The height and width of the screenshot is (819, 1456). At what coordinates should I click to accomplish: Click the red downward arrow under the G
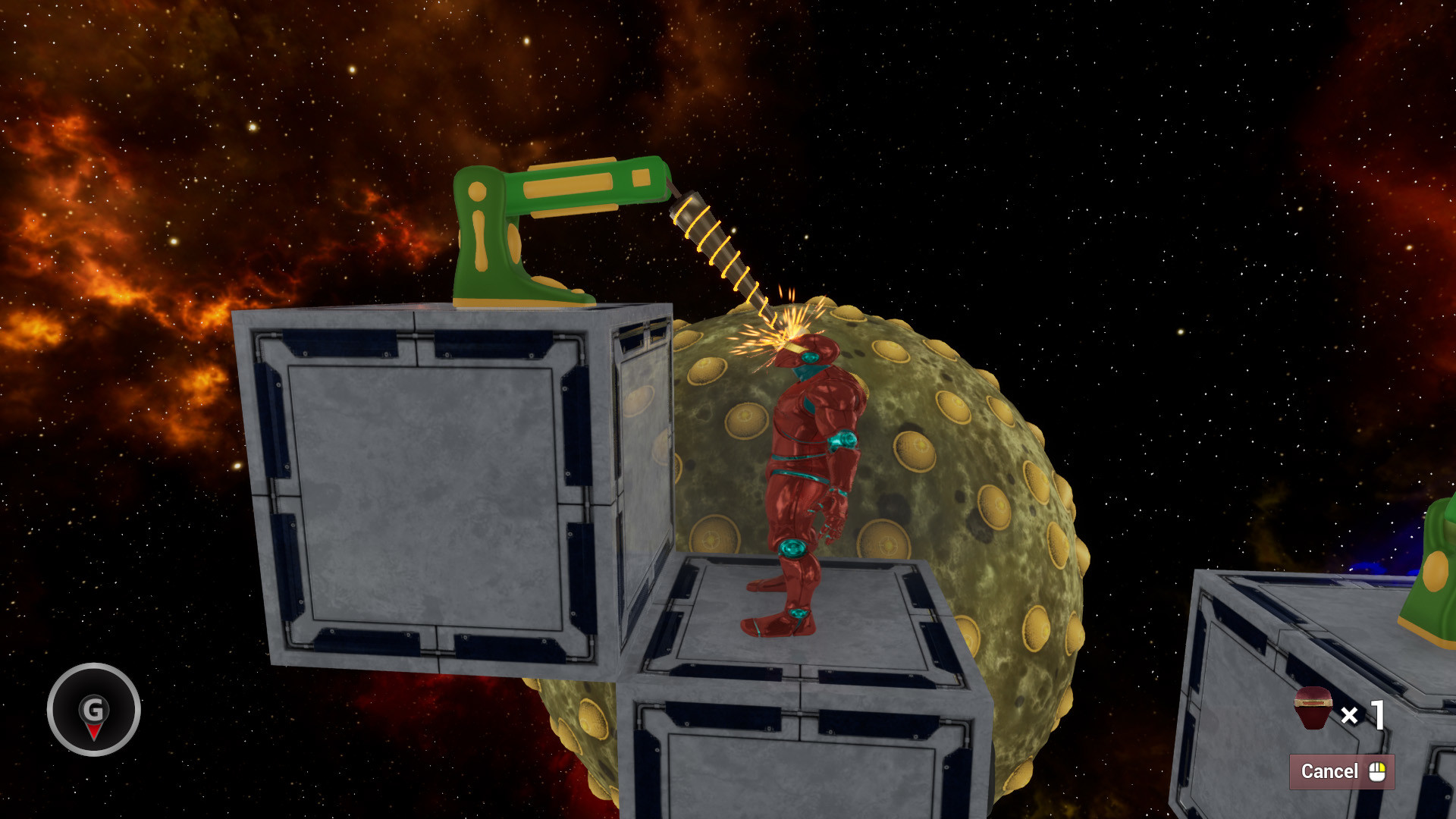[93, 730]
